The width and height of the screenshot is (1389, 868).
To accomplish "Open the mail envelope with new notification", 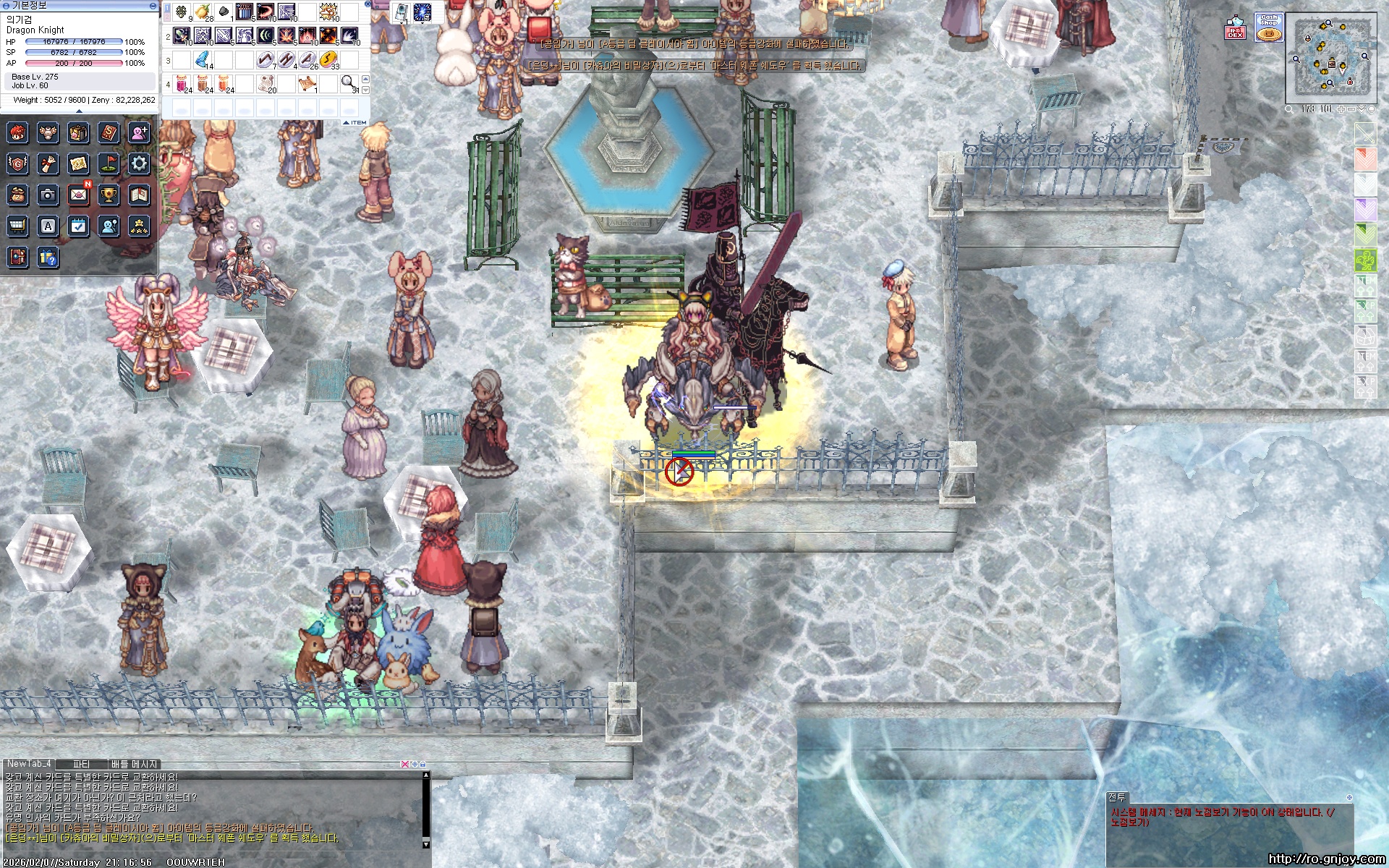I will (x=78, y=195).
